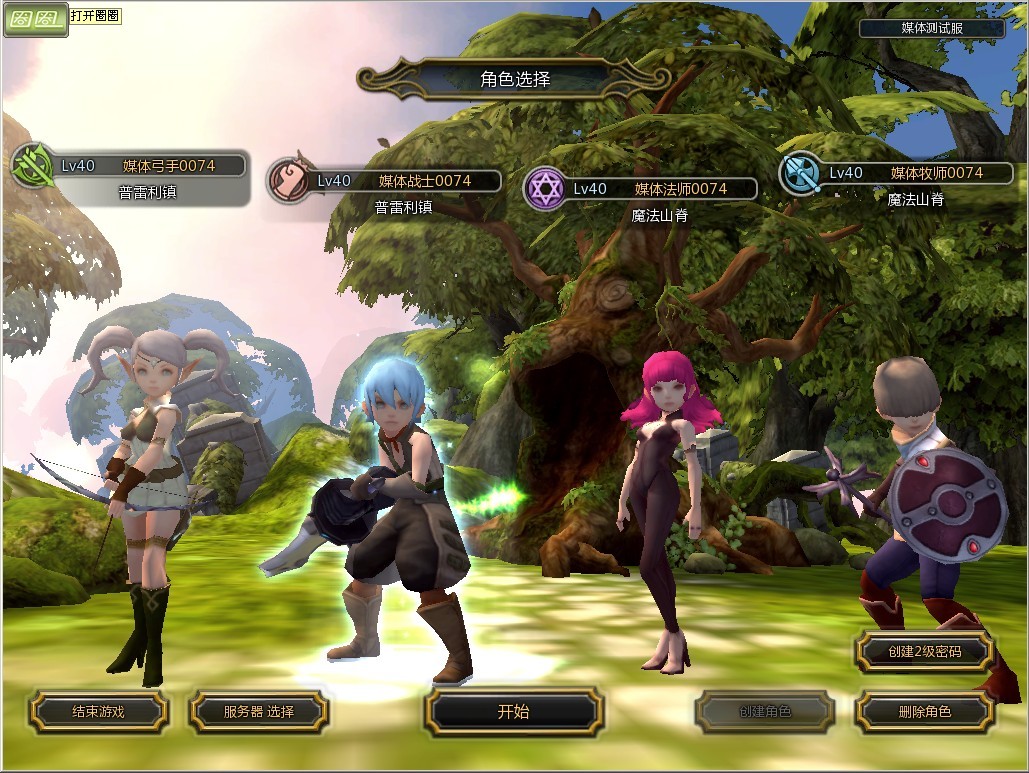Viewport: 1029px width, 773px height.
Task: Click the greyed 创建角色 create character button
Action: (765, 712)
